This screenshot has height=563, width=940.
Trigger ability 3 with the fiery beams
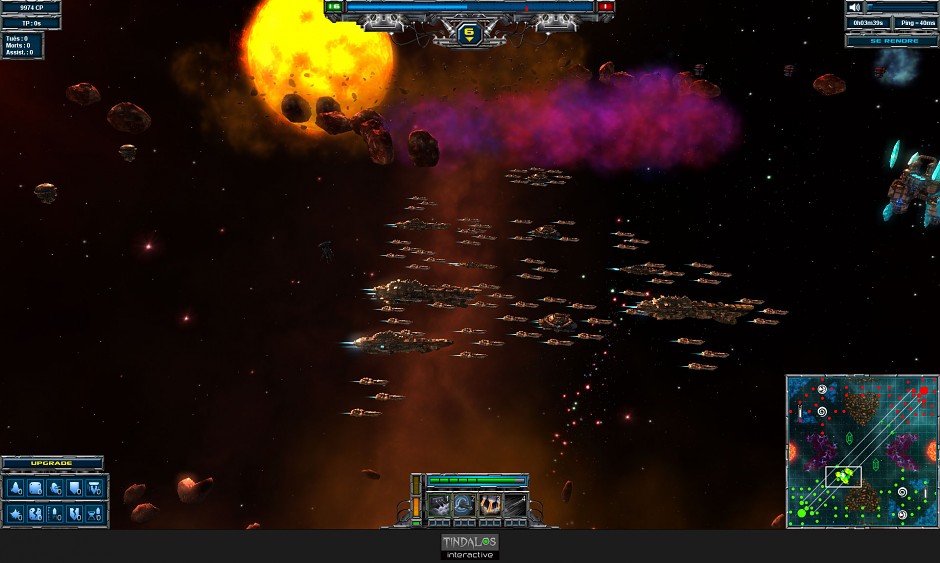[x=490, y=506]
